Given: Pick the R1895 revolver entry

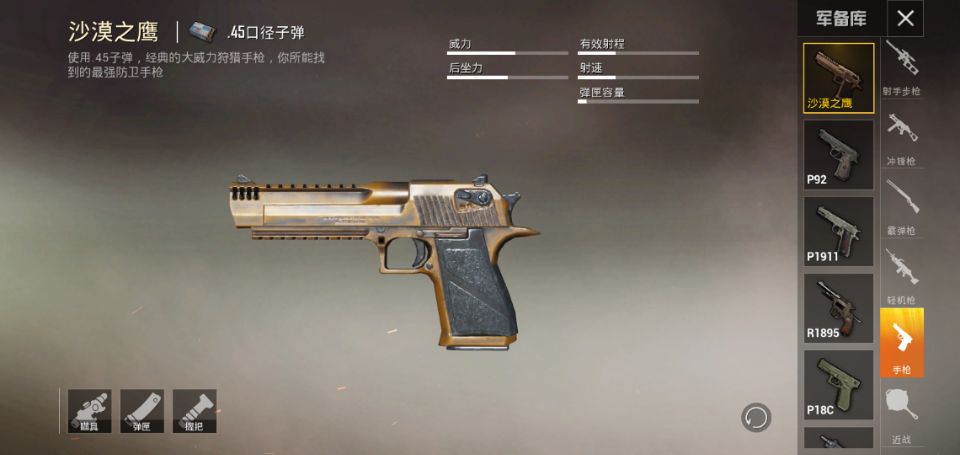Looking at the screenshot, I should click(838, 308).
